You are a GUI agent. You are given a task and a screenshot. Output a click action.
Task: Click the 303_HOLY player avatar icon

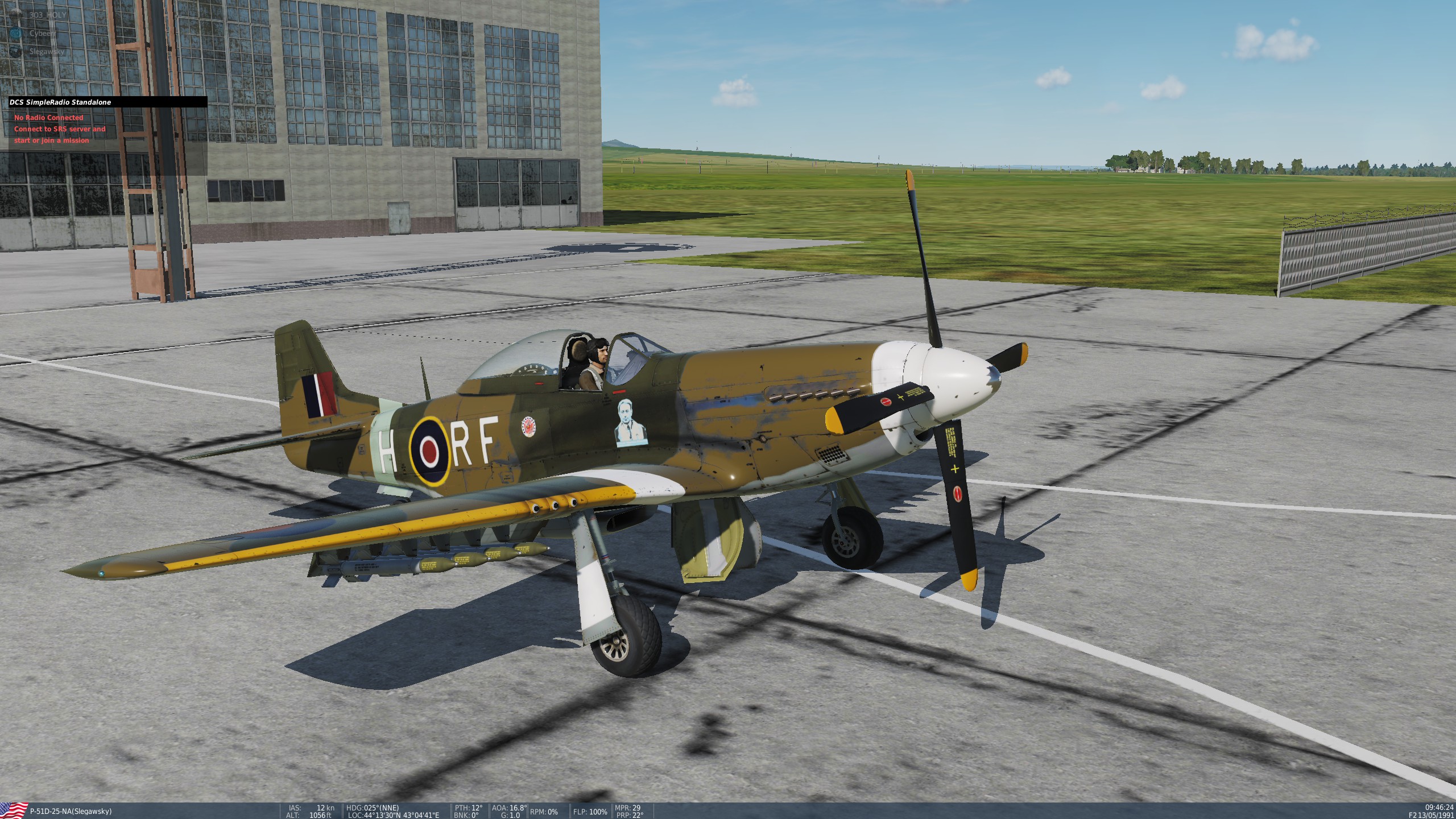pos(15,13)
